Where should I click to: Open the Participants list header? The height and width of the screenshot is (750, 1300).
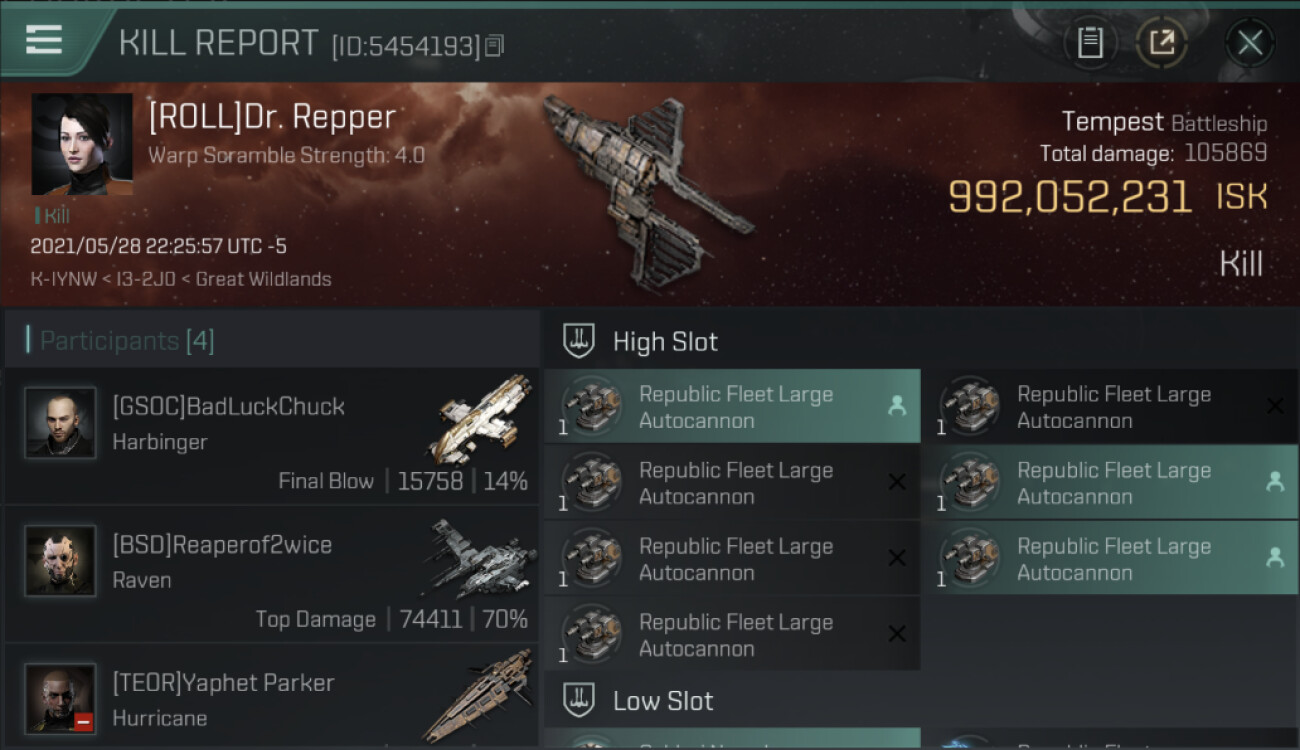(x=127, y=341)
